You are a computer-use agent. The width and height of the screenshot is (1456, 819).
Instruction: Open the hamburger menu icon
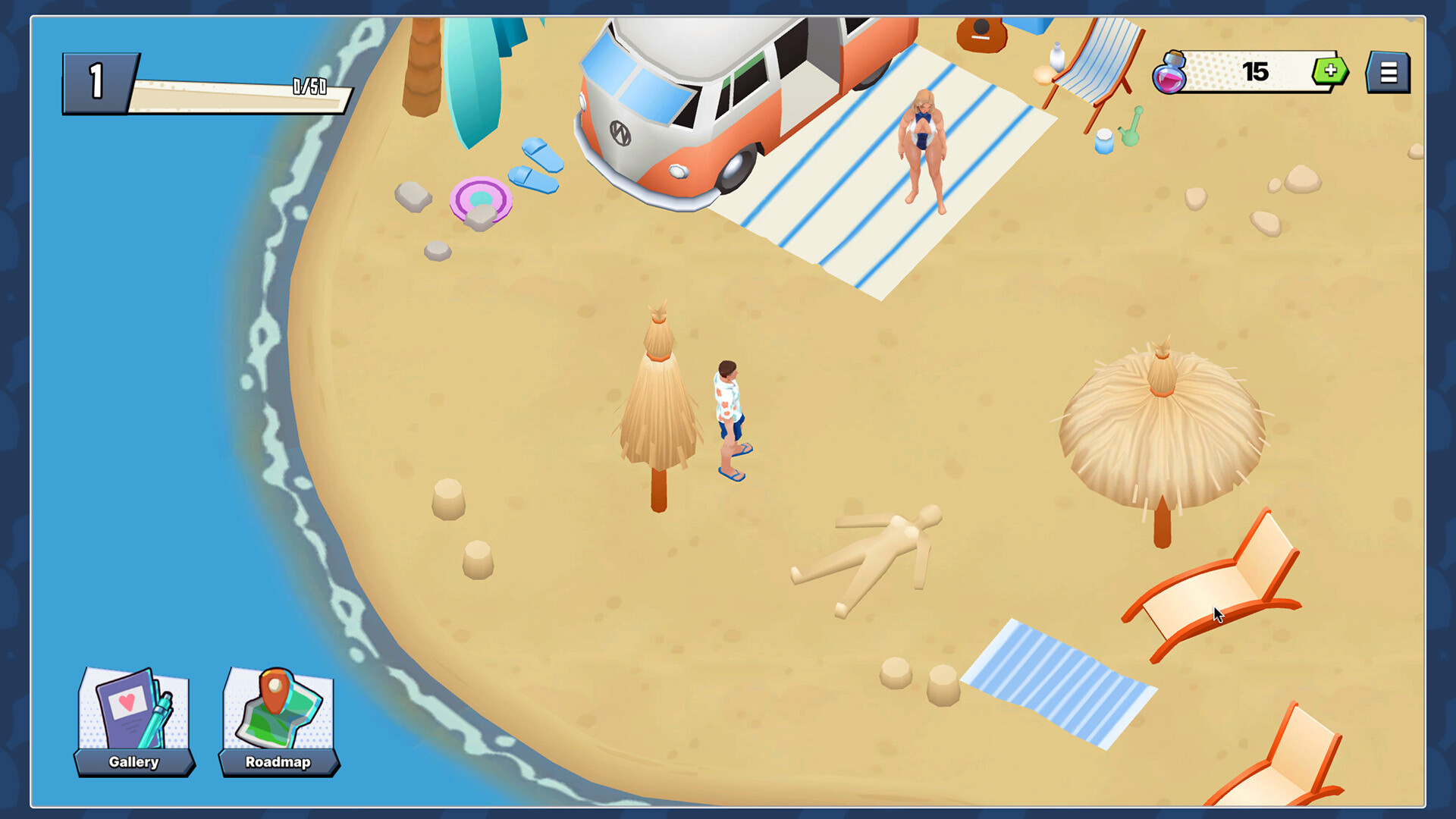[1388, 73]
